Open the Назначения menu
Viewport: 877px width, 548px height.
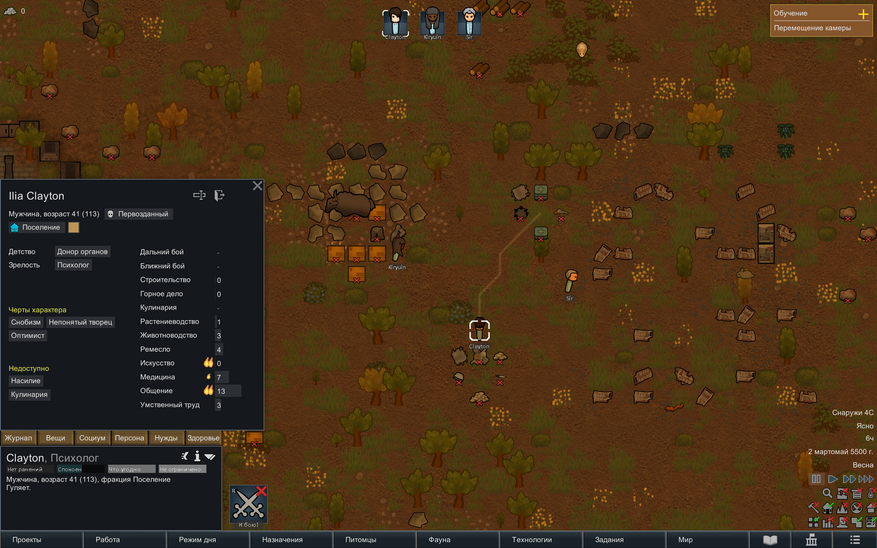click(x=282, y=540)
